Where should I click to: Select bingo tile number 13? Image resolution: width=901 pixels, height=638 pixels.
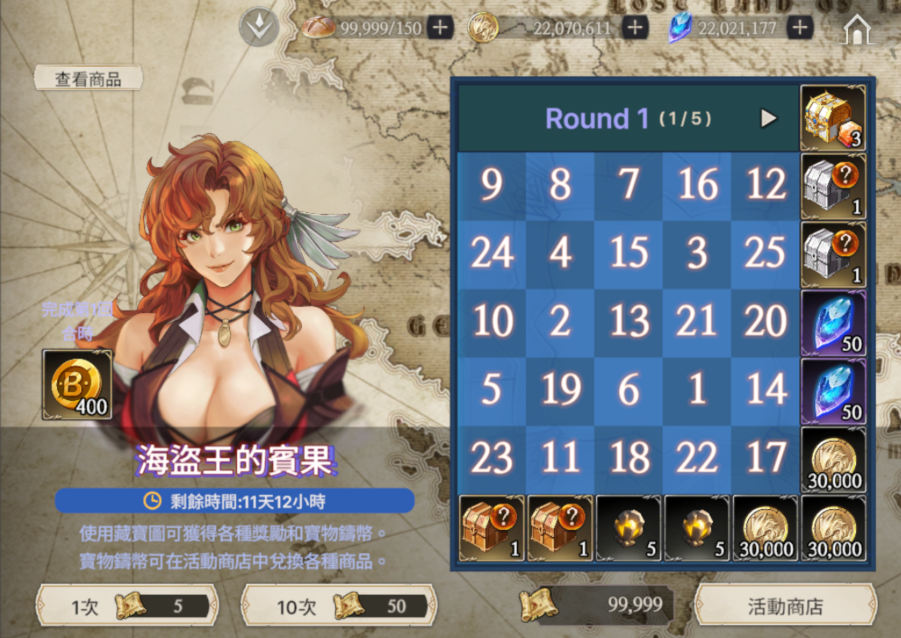pyautogui.click(x=629, y=322)
